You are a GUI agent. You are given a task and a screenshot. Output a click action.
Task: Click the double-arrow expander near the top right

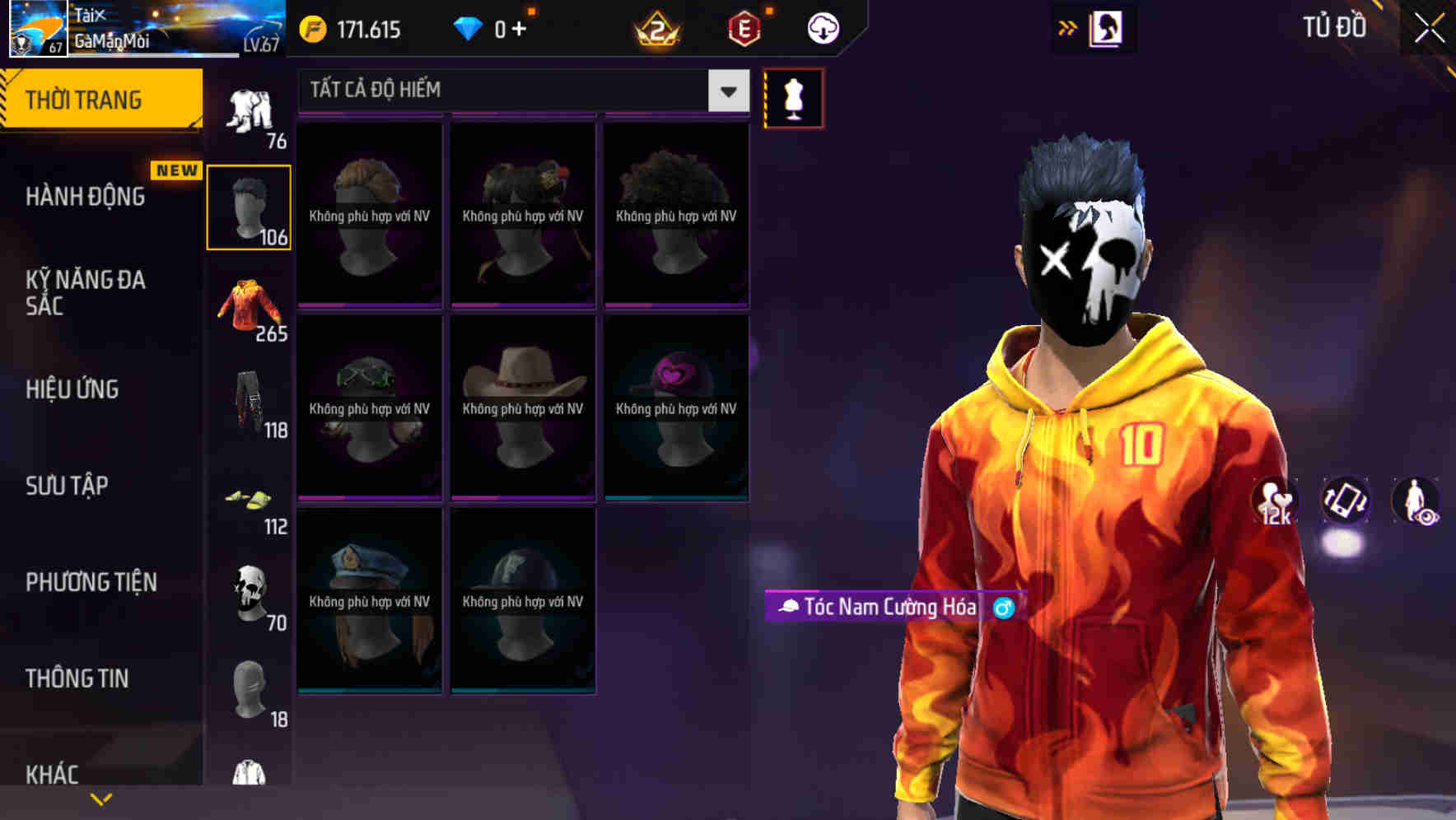(x=1068, y=27)
